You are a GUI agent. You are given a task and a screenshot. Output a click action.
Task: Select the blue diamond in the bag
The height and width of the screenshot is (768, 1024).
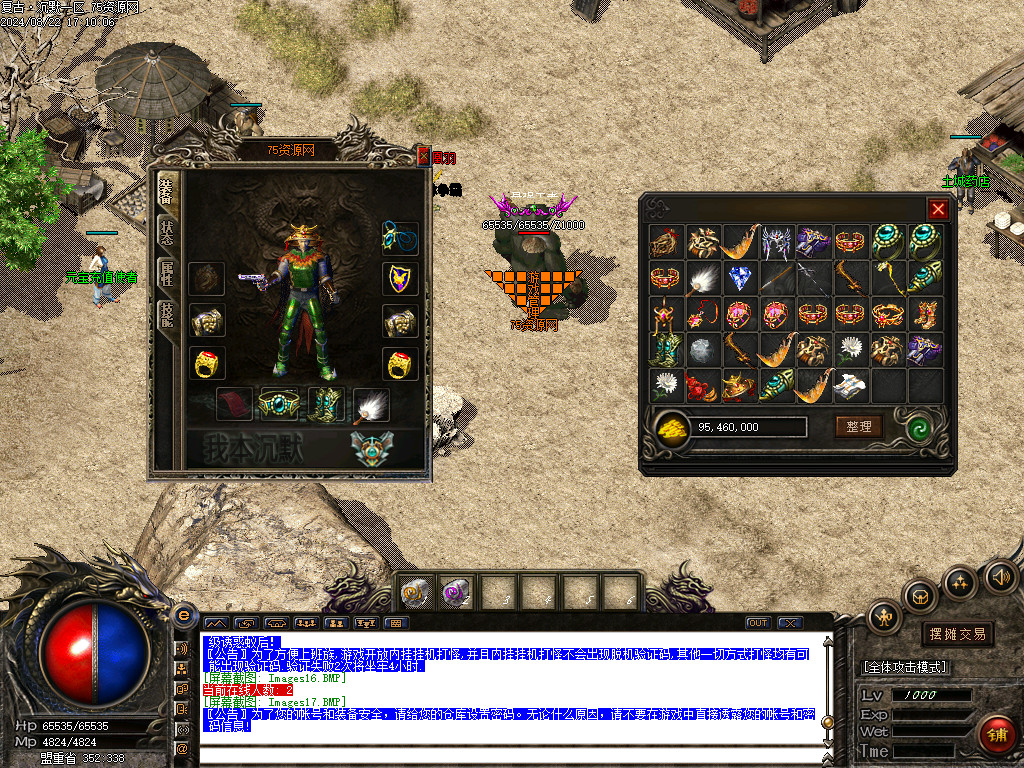[740, 278]
